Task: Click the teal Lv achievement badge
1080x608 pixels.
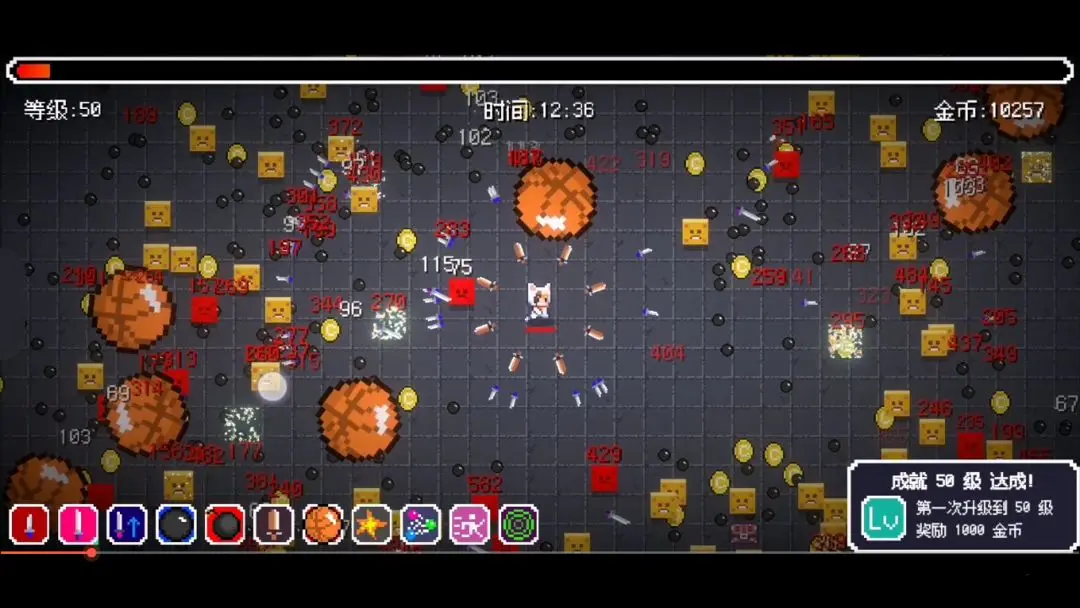Action: 884,520
